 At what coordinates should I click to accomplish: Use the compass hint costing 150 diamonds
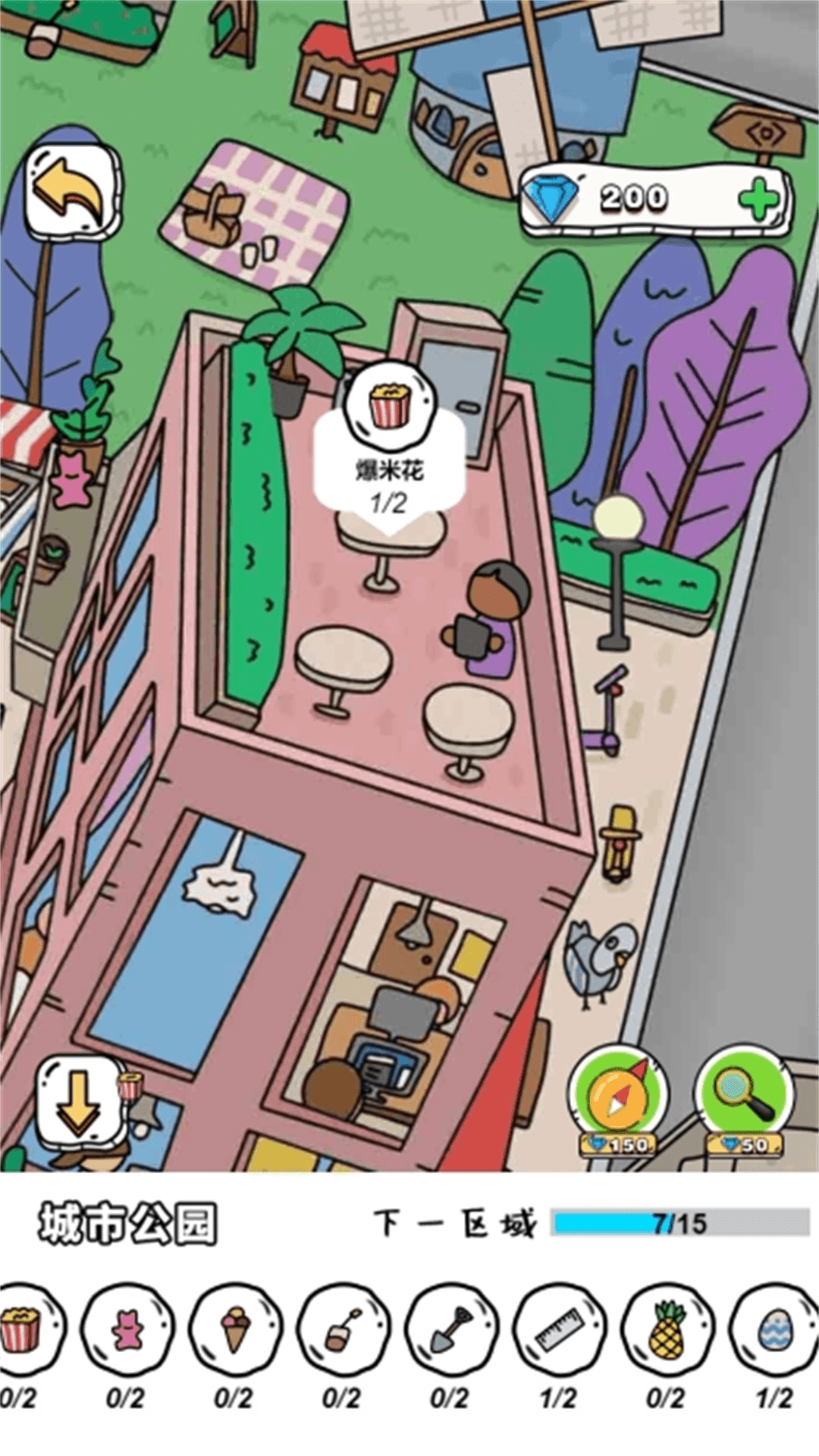619,1097
